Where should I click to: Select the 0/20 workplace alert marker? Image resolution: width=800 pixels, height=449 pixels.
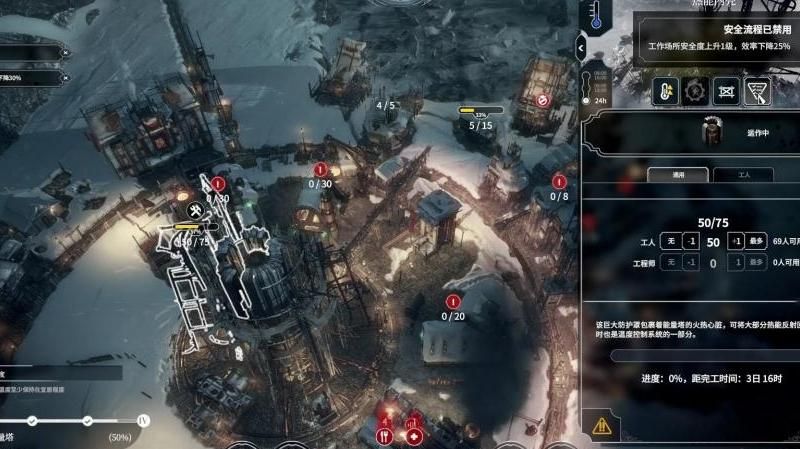(453, 302)
